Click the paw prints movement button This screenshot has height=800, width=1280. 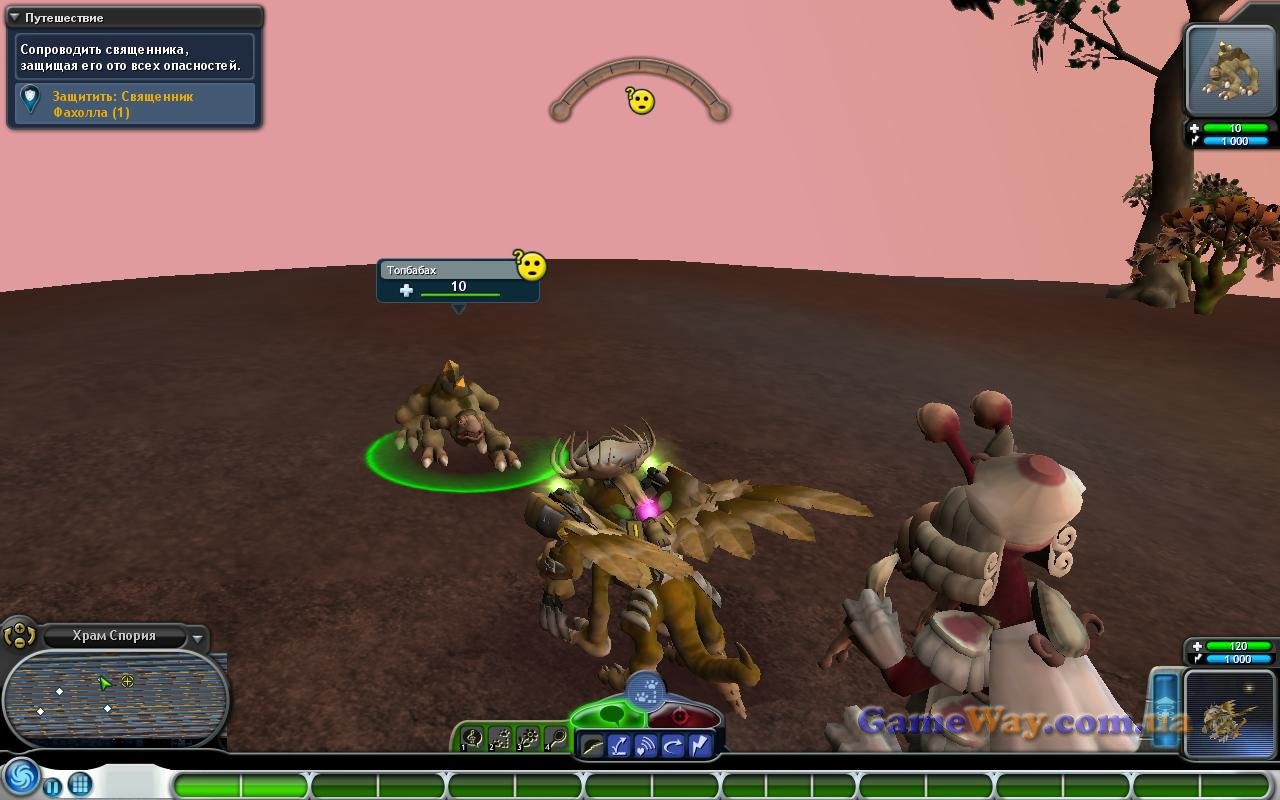646,688
